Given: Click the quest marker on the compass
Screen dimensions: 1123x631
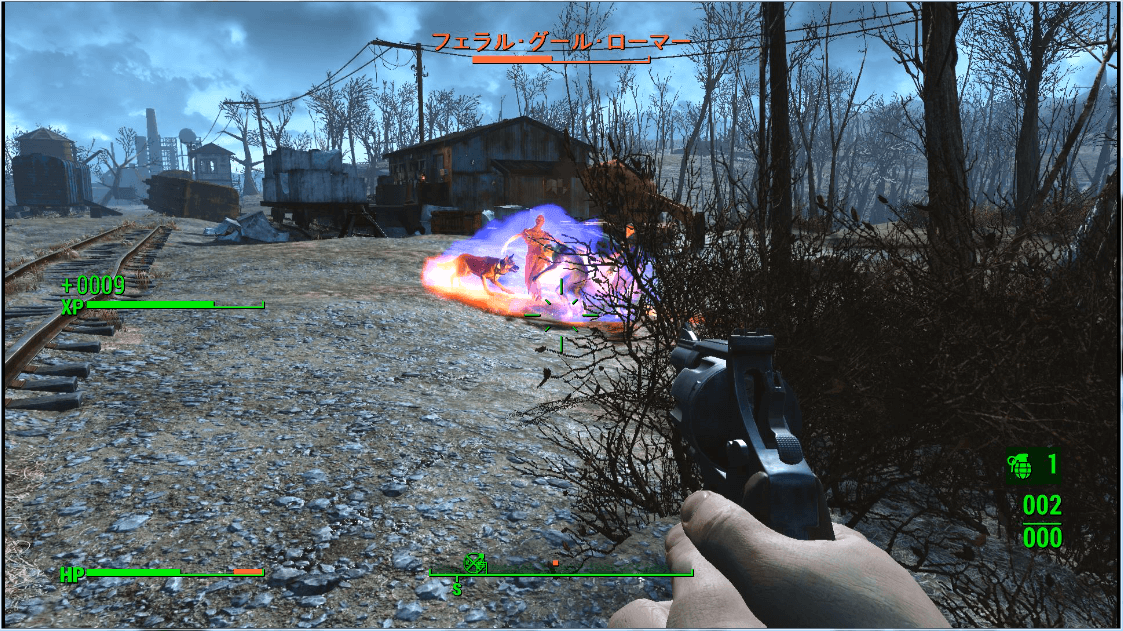Looking at the screenshot, I should tap(475, 563).
